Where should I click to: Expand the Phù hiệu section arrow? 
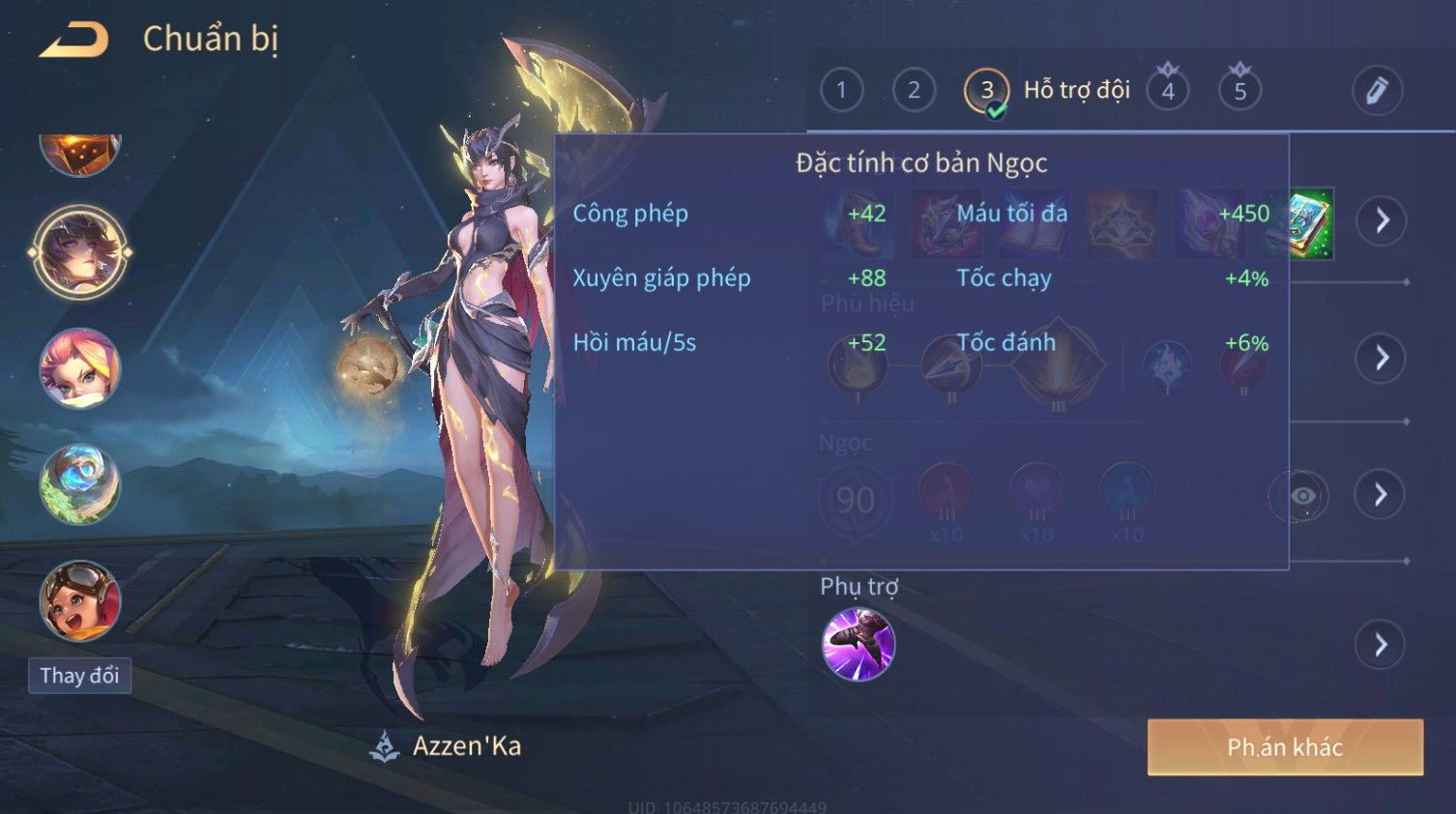(1382, 358)
